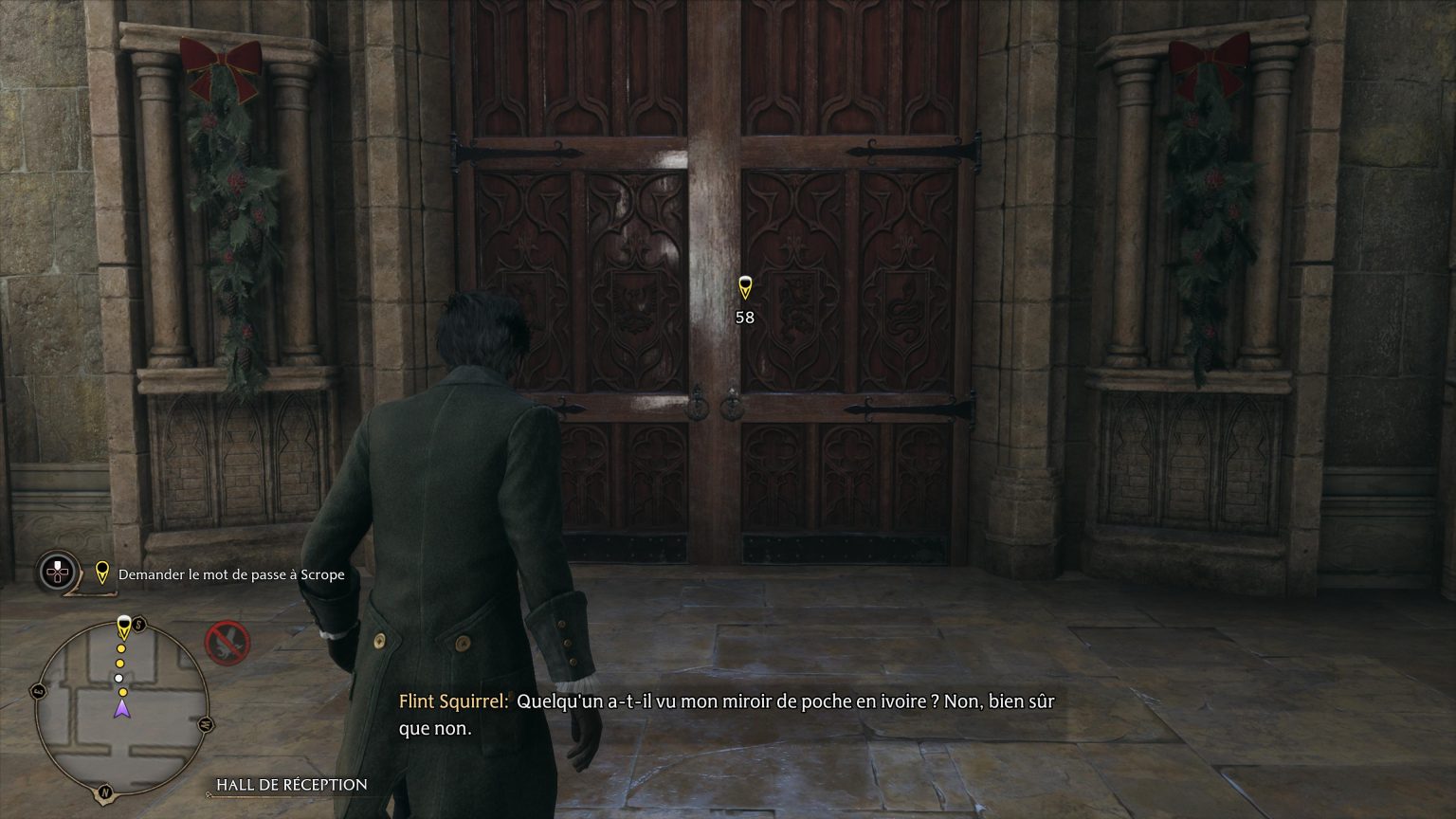This screenshot has height=819, width=1456.
Task: Toggle the lowest yellow dot above the player arrow
Action: (123, 691)
